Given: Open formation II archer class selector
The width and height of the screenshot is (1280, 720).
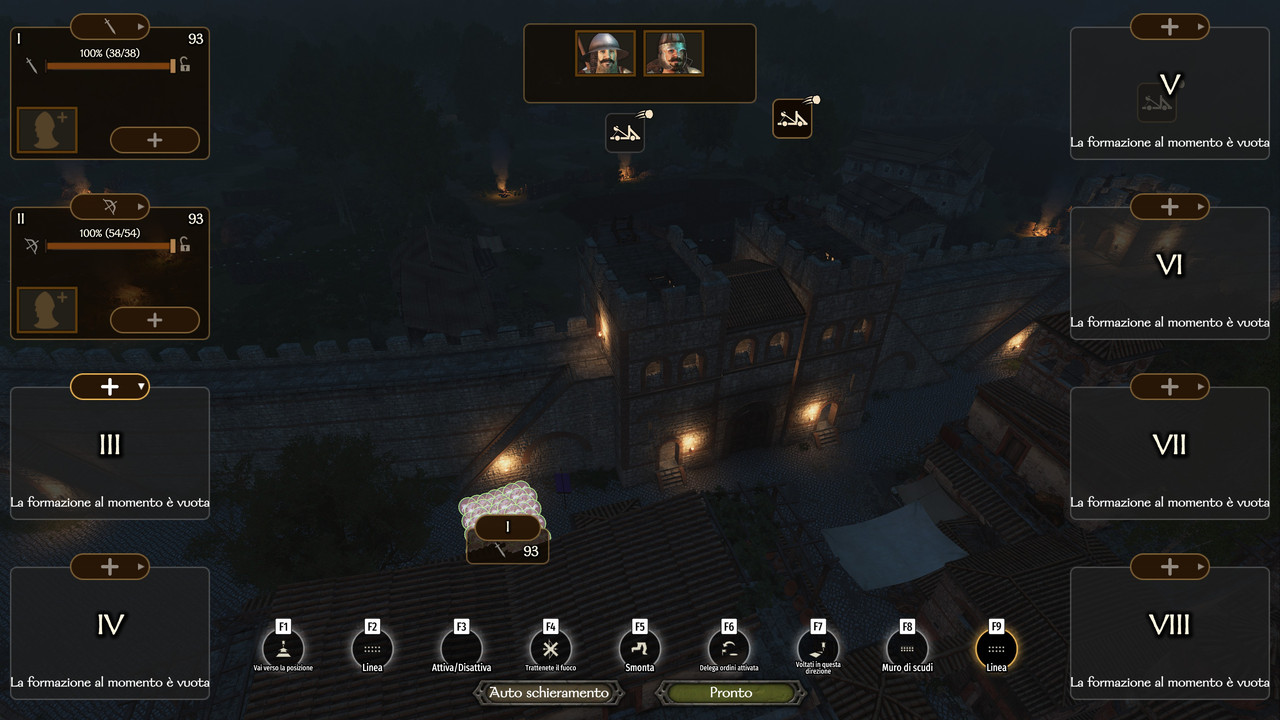Looking at the screenshot, I should click(x=110, y=206).
